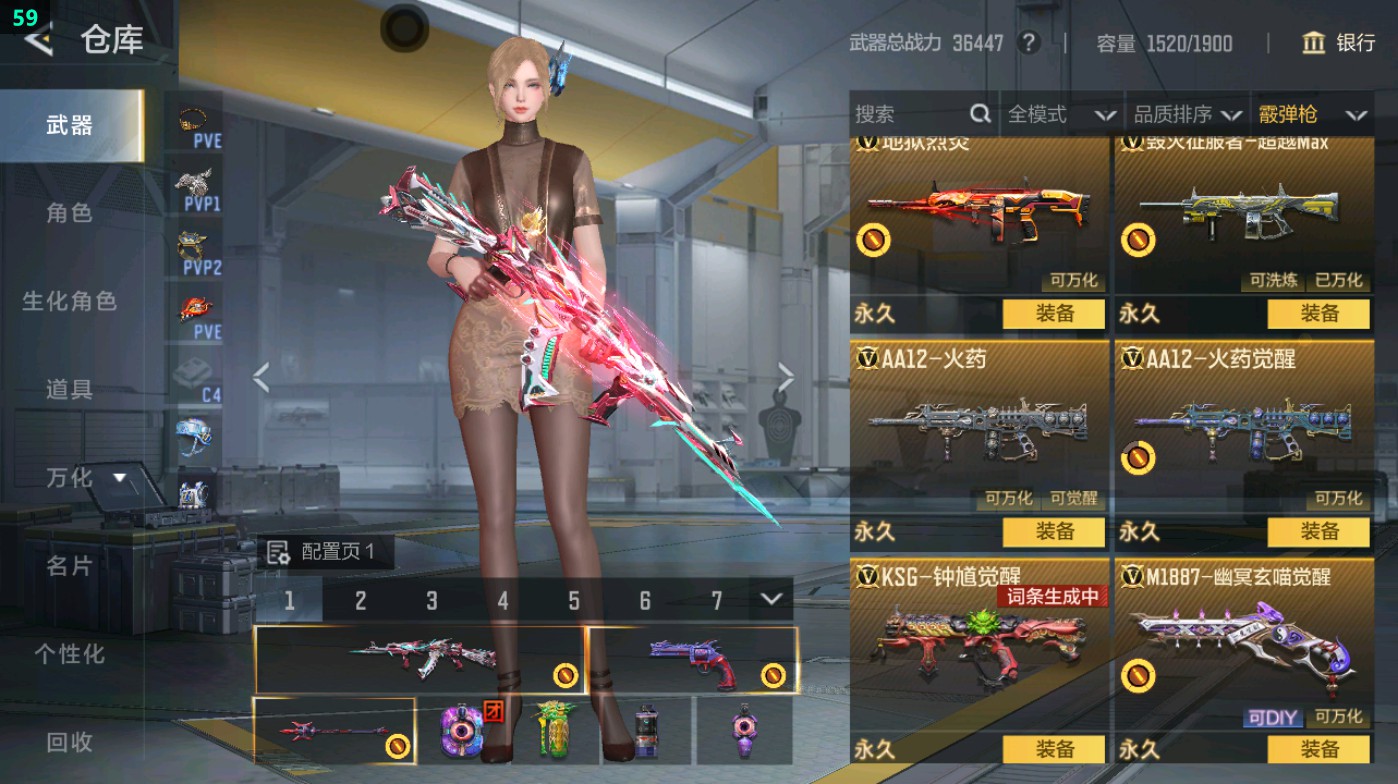This screenshot has height=784, width=1398.
Task: Open the 霰弹枪 weapon type dropdown
Action: (x=1312, y=115)
